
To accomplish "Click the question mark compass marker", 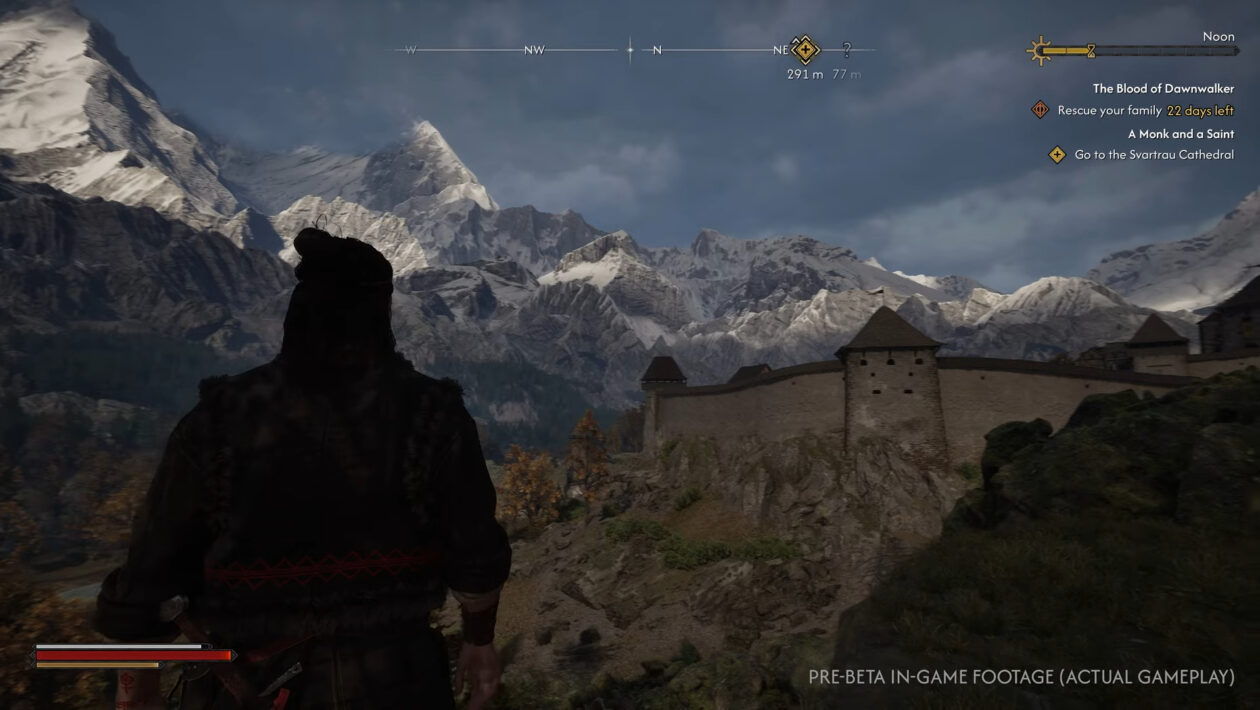I will pos(847,49).
